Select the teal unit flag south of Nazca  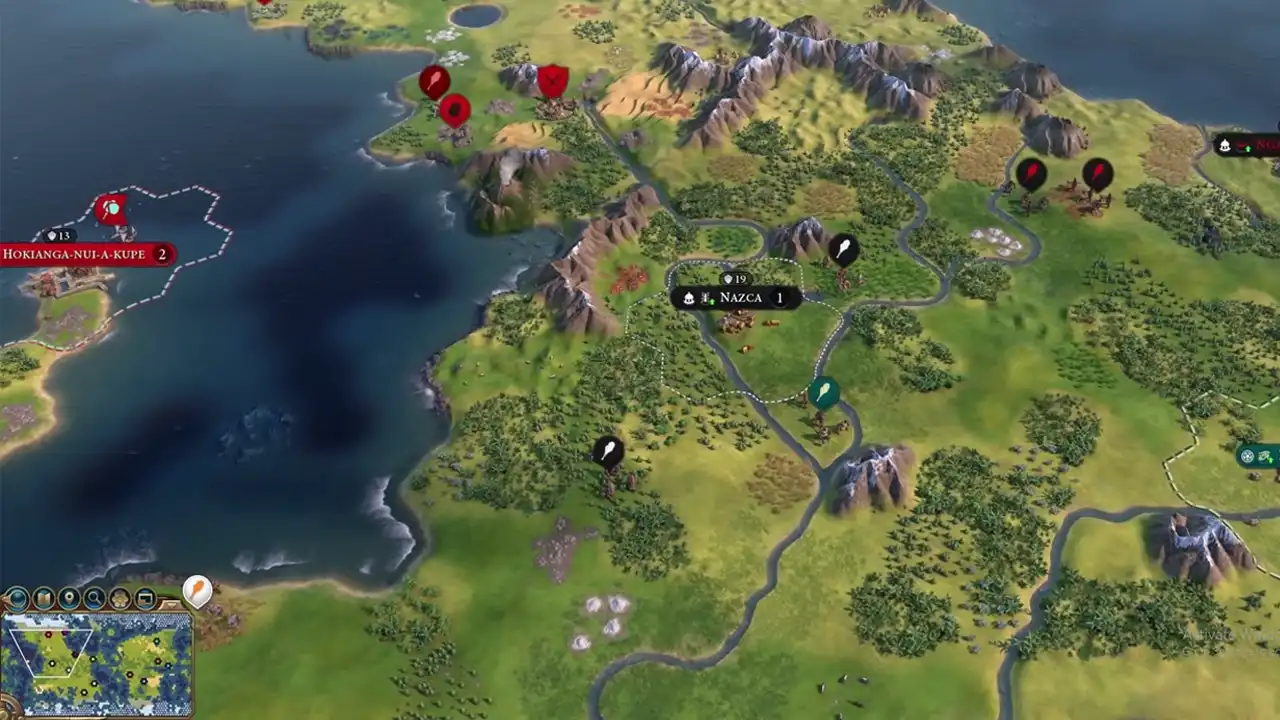click(x=824, y=392)
